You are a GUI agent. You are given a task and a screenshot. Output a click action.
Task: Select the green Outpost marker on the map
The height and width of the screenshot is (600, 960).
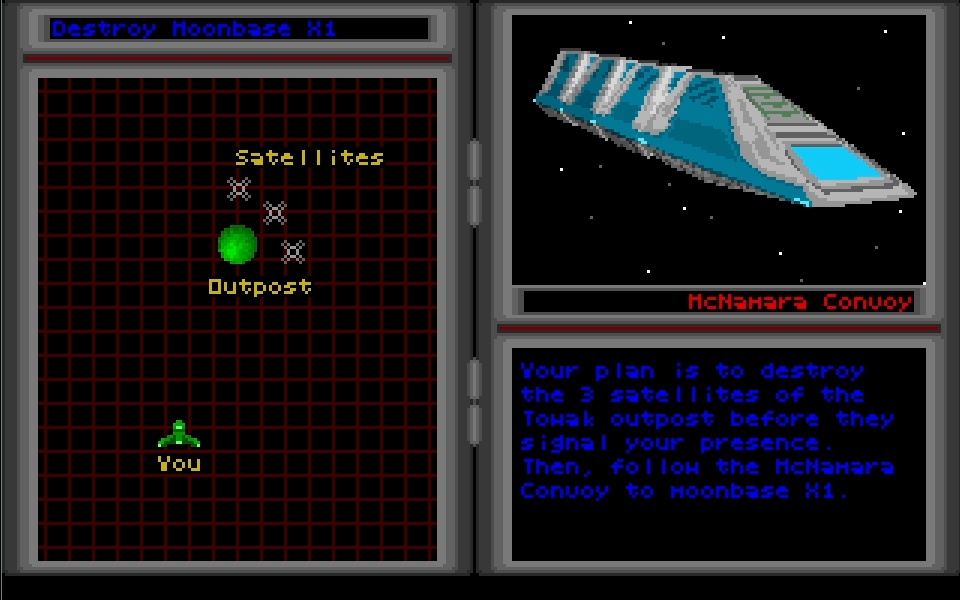[x=238, y=244]
